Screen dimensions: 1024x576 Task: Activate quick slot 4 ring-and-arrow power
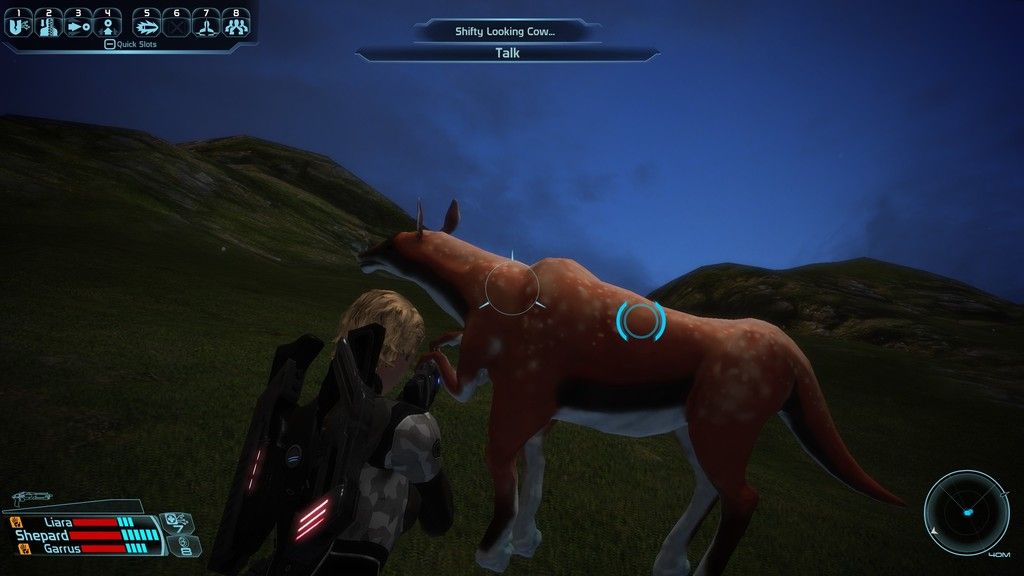pos(107,23)
